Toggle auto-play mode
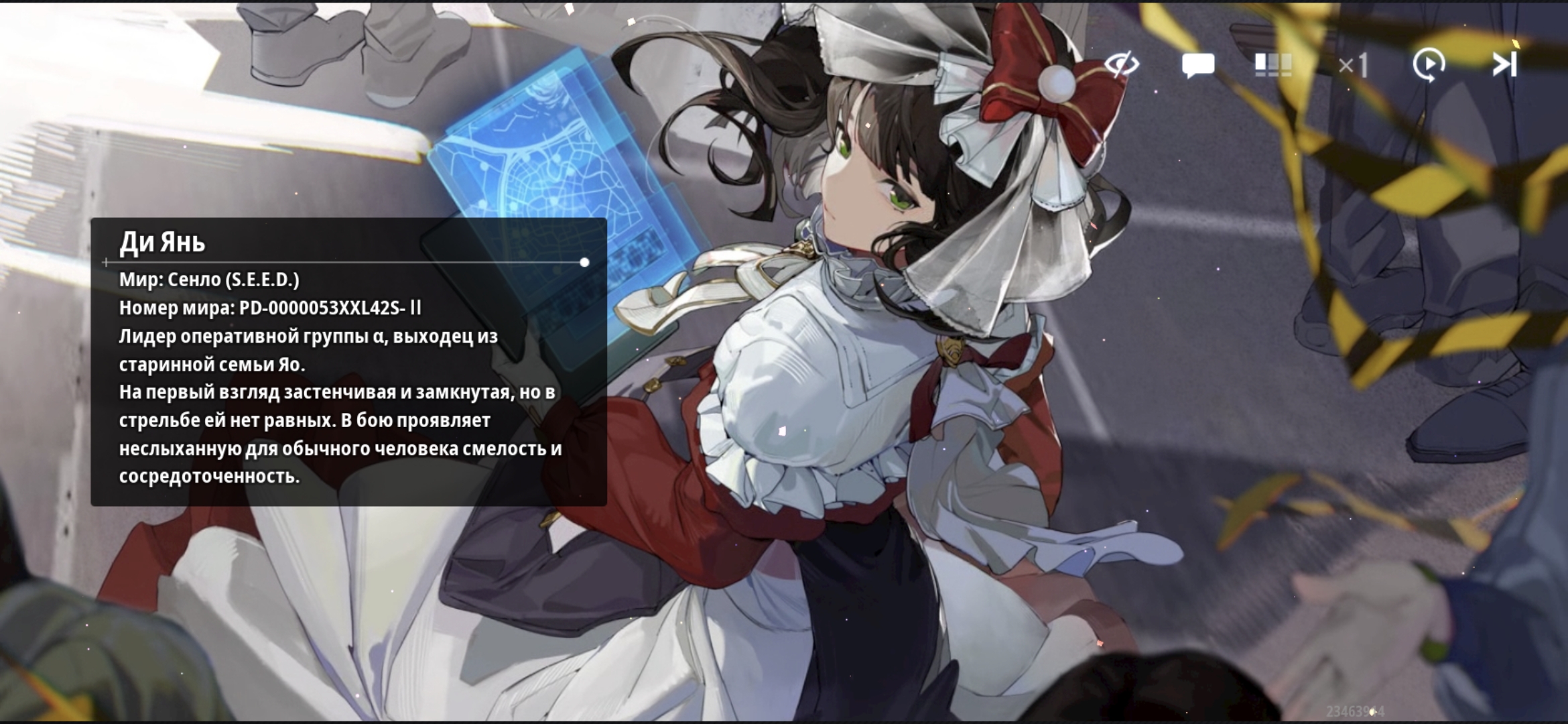Image resolution: width=1568 pixels, height=724 pixels. point(1429,66)
